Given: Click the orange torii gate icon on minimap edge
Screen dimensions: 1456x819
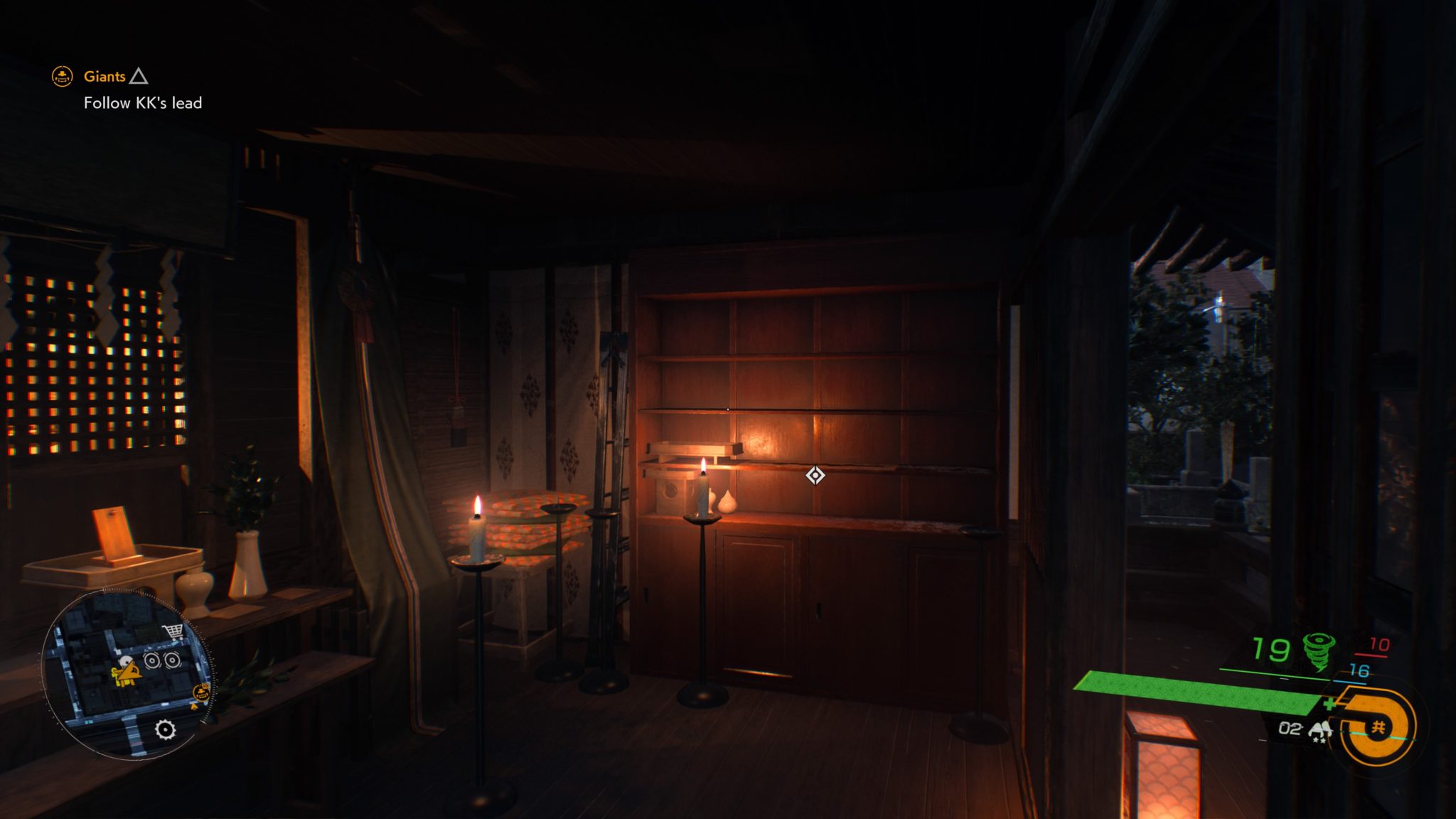Looking at the screenshot, I should click(202, 692).
